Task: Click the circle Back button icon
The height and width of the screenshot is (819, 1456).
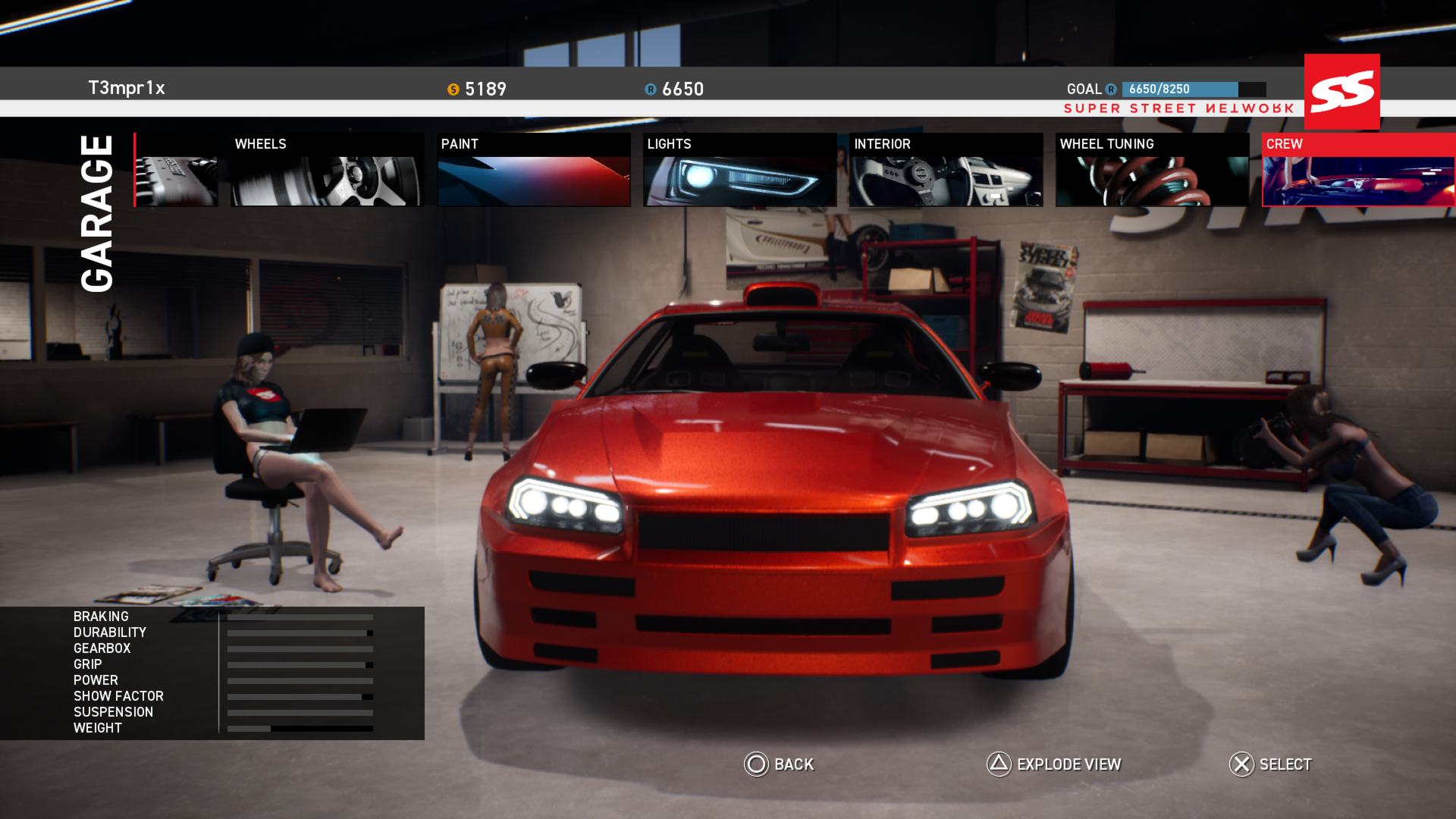Action: click(x=755, y=765)
